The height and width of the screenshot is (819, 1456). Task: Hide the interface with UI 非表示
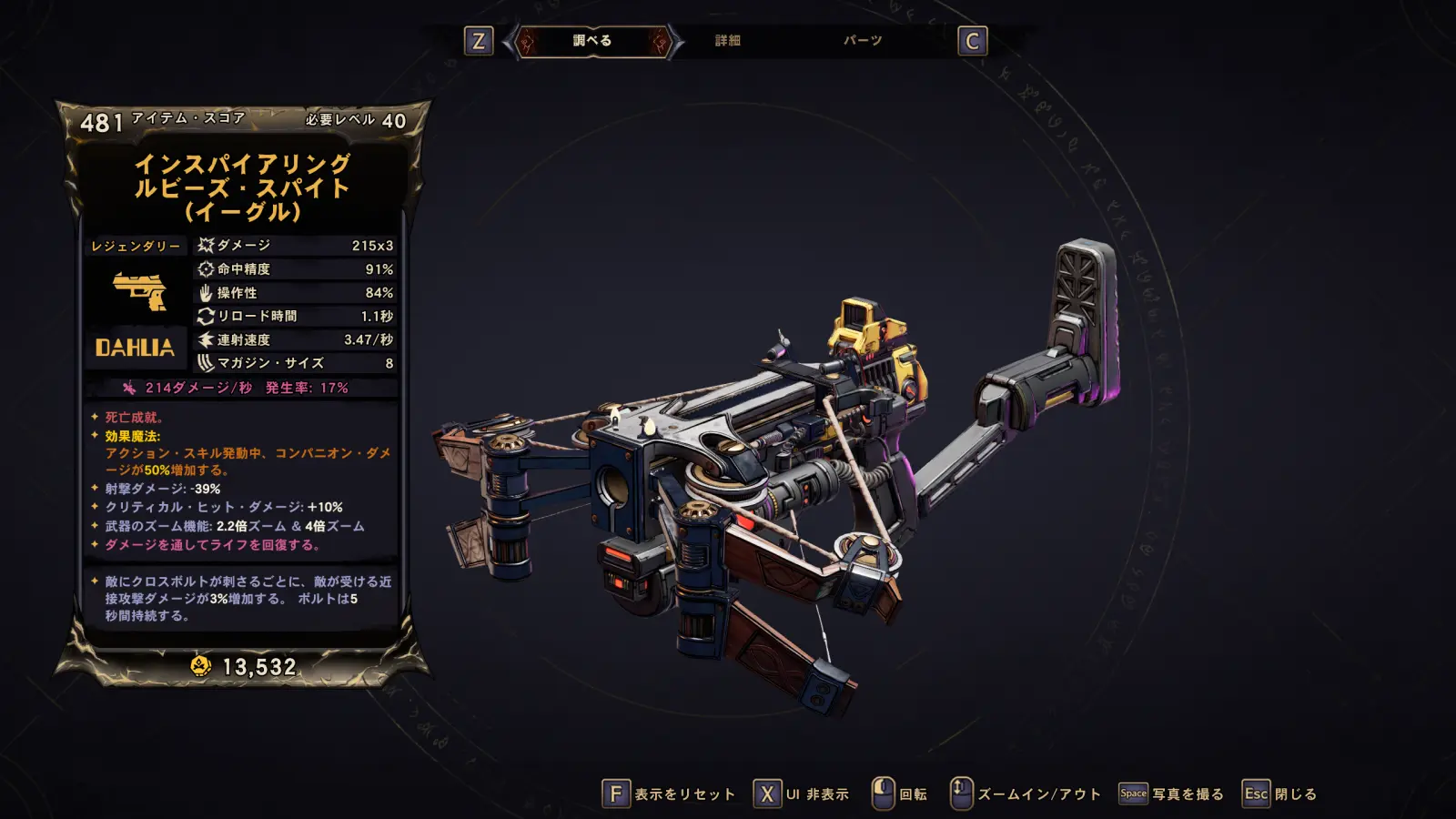pos(802,794)
